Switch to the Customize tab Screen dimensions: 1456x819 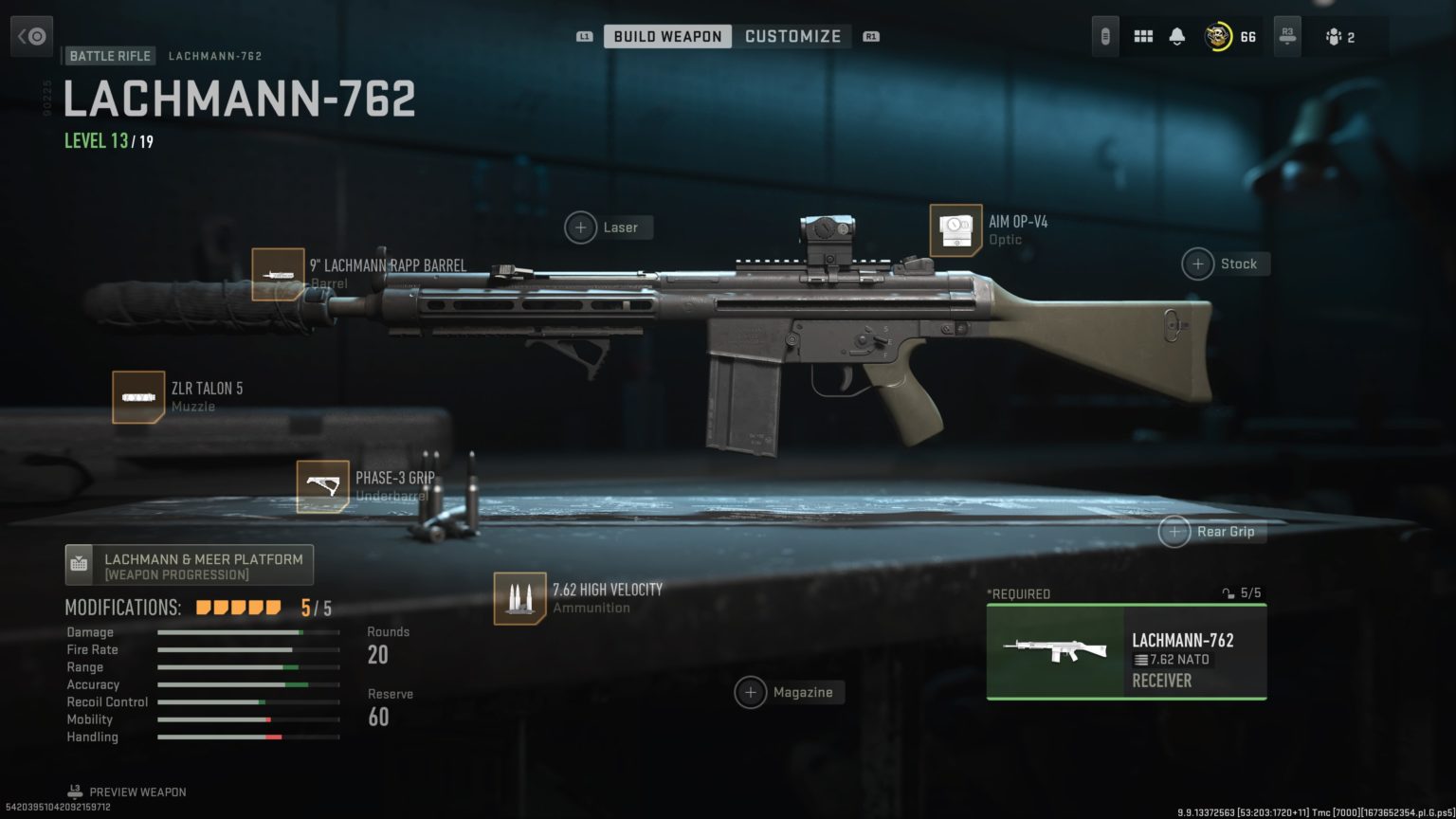(793, 36)
